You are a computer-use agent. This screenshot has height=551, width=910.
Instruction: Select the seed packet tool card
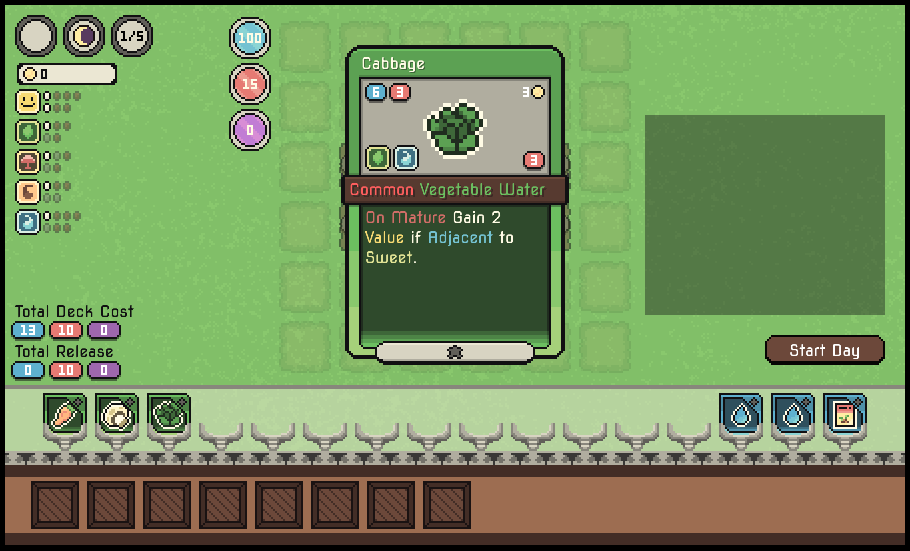845,414
